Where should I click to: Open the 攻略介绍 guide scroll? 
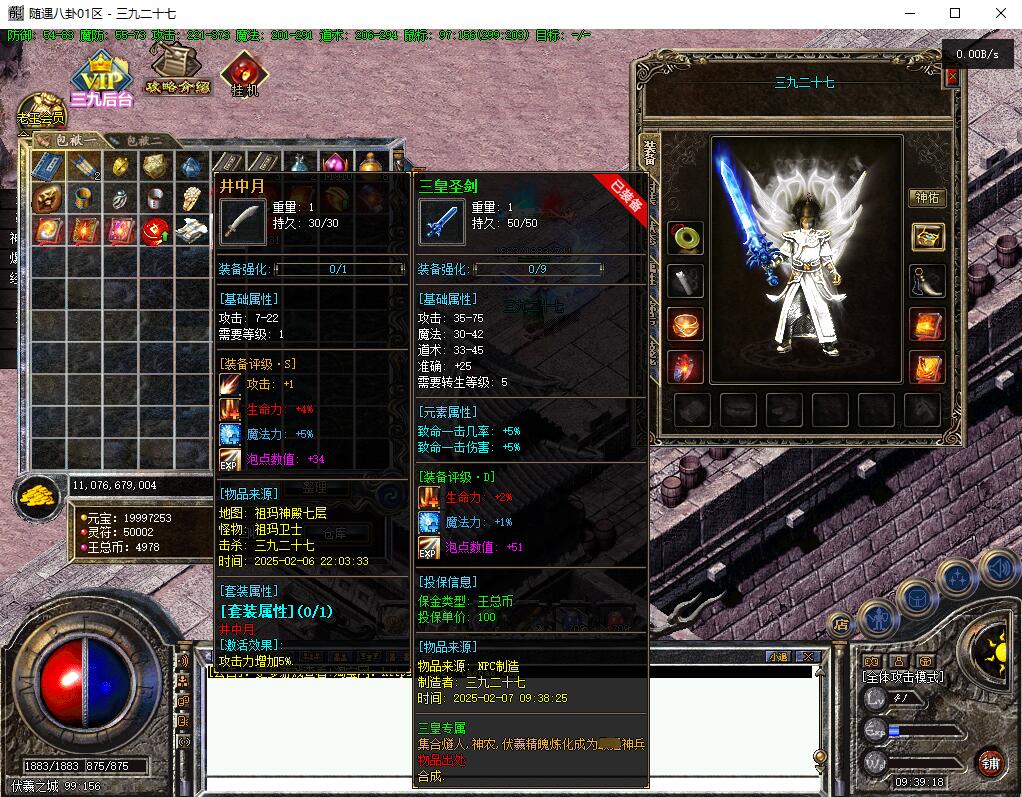tap(178, 68)
